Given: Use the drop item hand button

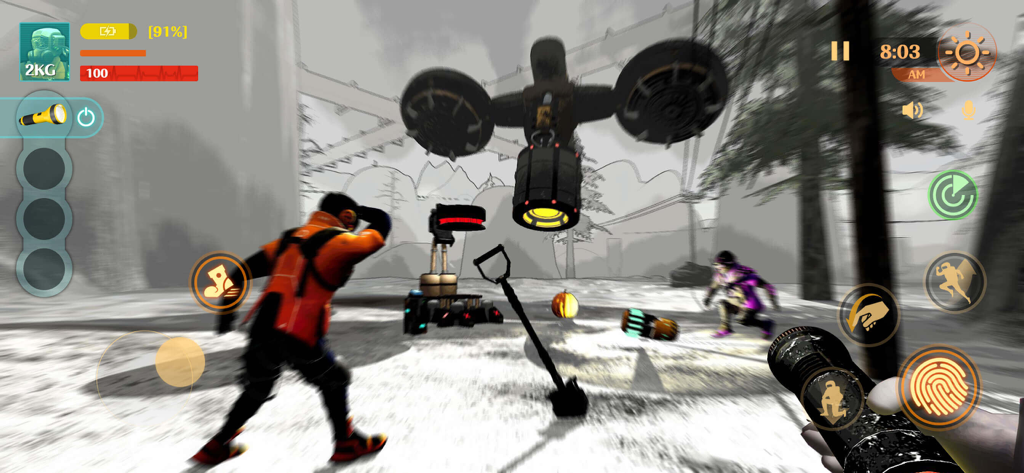Looking at the screenshot, I should click(x=868, y=315).
